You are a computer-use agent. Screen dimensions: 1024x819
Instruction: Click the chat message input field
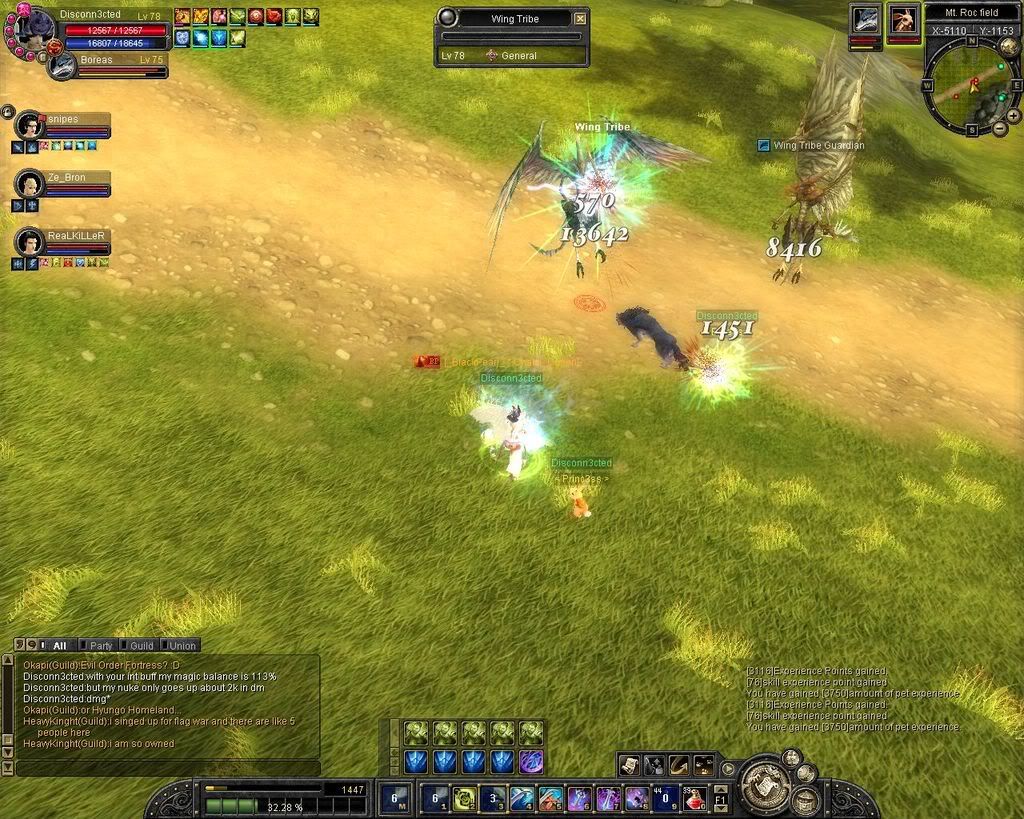pos(165,768)
